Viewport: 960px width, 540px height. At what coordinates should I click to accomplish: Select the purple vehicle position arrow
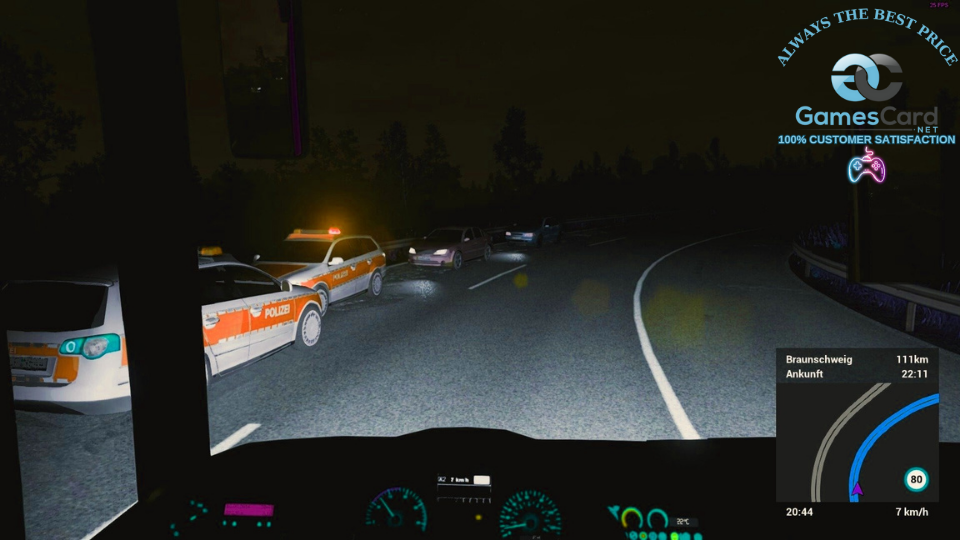(x=855, y=490)
